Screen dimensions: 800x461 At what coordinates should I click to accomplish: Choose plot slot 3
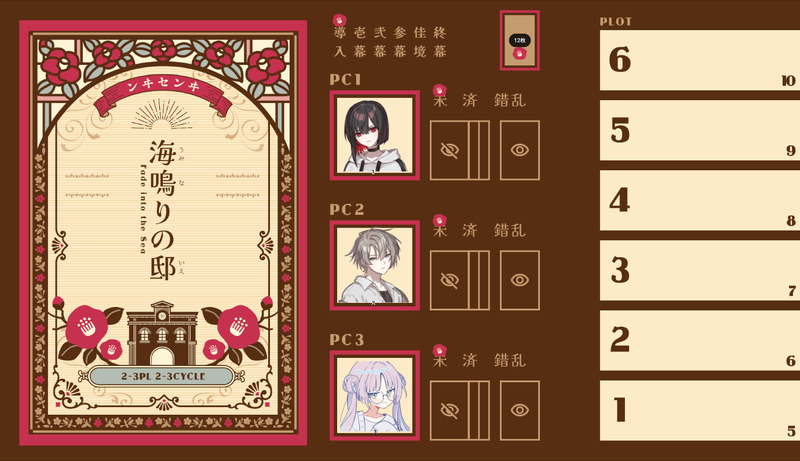click(x=697, y=270)
